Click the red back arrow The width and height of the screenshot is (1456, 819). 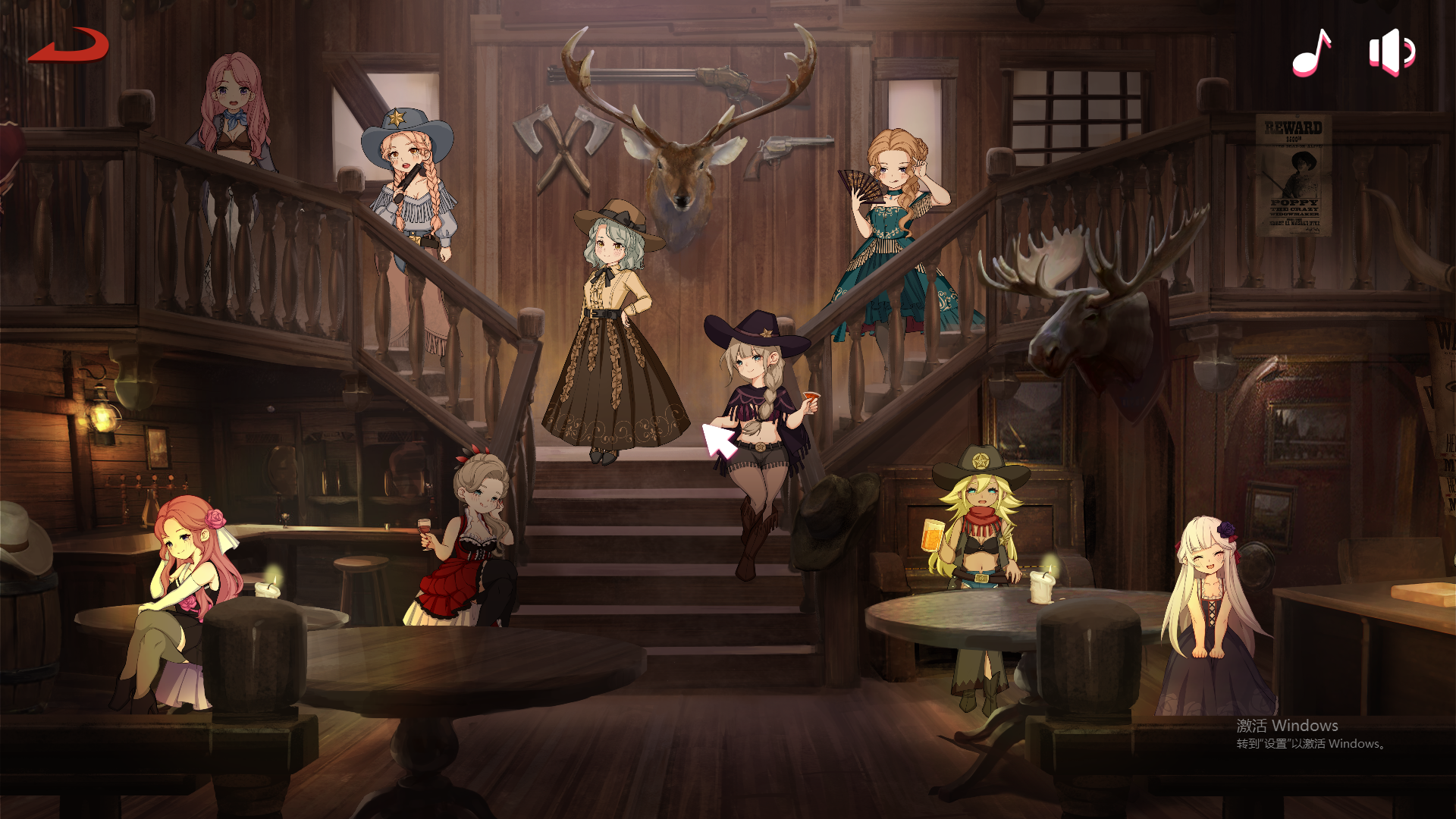pyautogui.click(x=70, y=45)
